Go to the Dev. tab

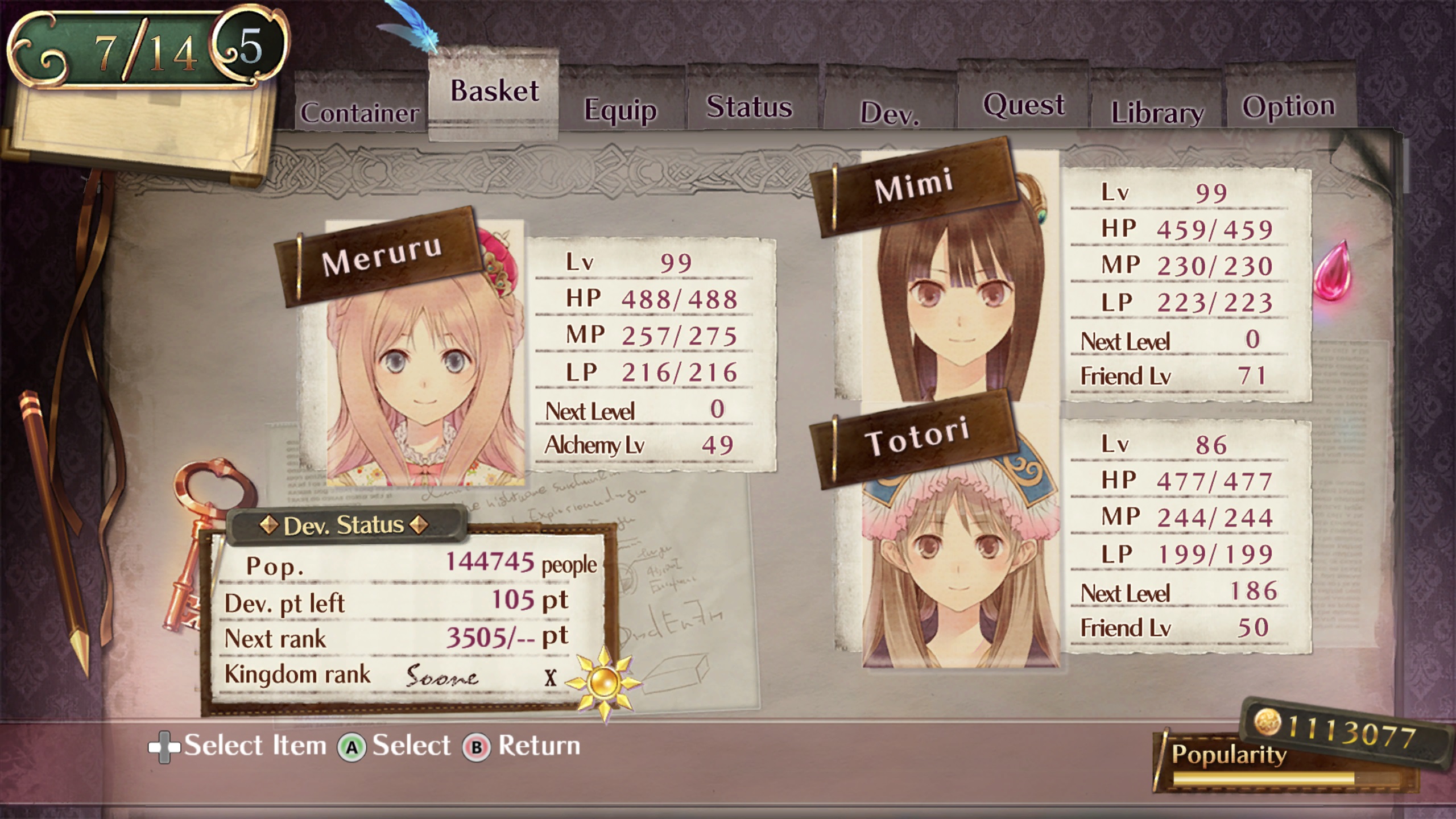coord(890,113)
